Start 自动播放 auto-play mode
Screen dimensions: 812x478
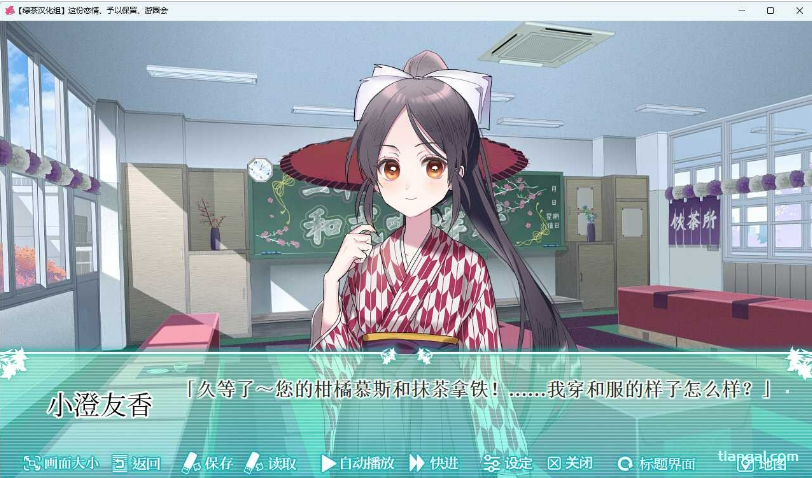click(358, 463)
